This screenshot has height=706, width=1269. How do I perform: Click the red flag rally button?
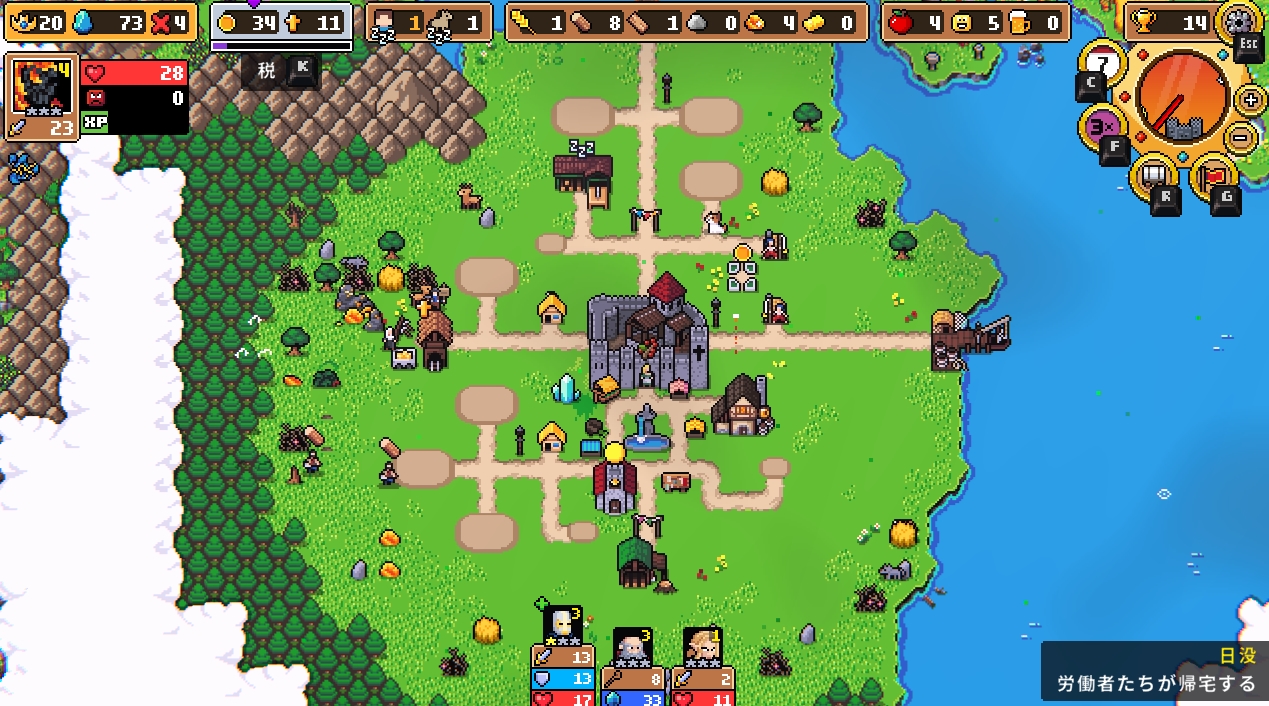1214,176
